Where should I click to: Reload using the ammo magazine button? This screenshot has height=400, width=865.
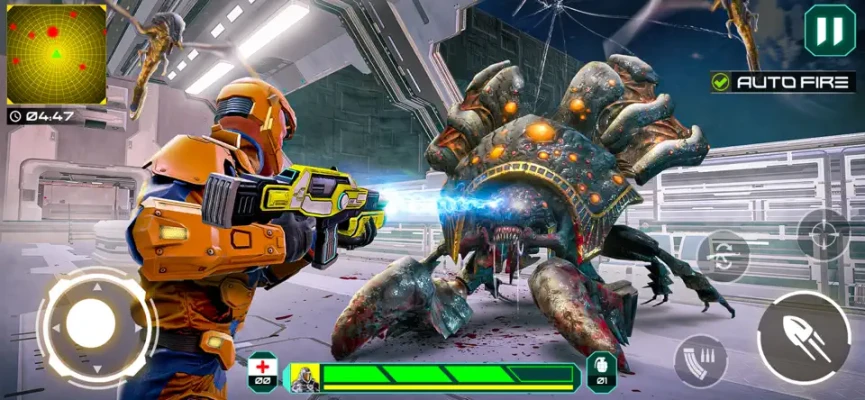701,361
